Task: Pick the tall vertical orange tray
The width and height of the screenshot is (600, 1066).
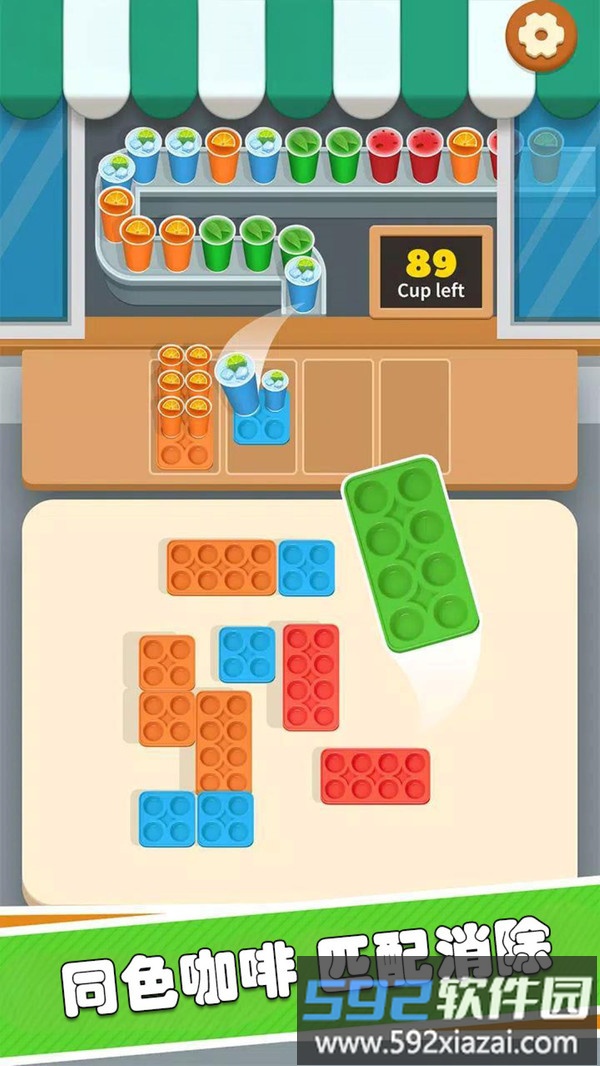Action: click(224, 742)
